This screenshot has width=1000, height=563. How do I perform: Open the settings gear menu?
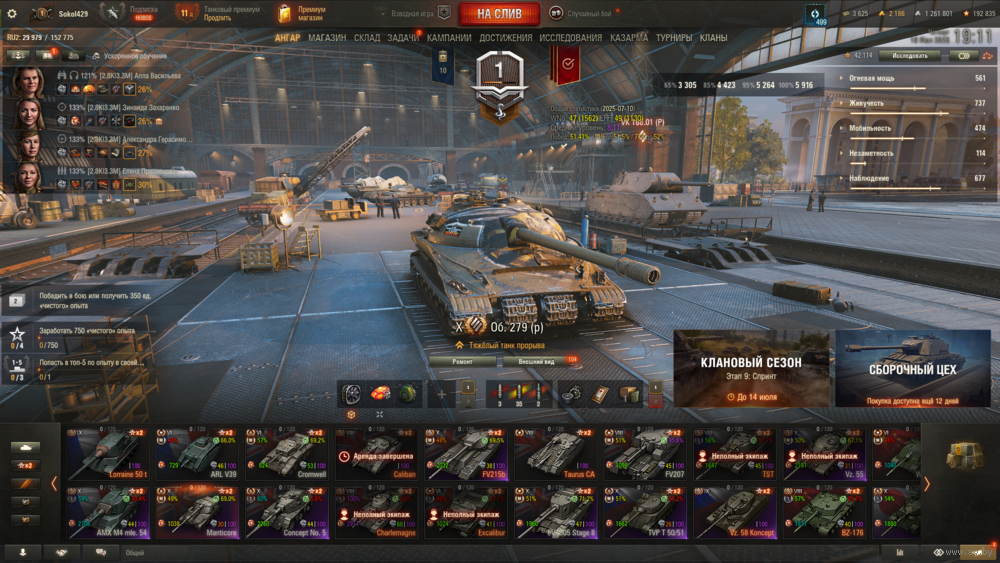click(12, 13)
